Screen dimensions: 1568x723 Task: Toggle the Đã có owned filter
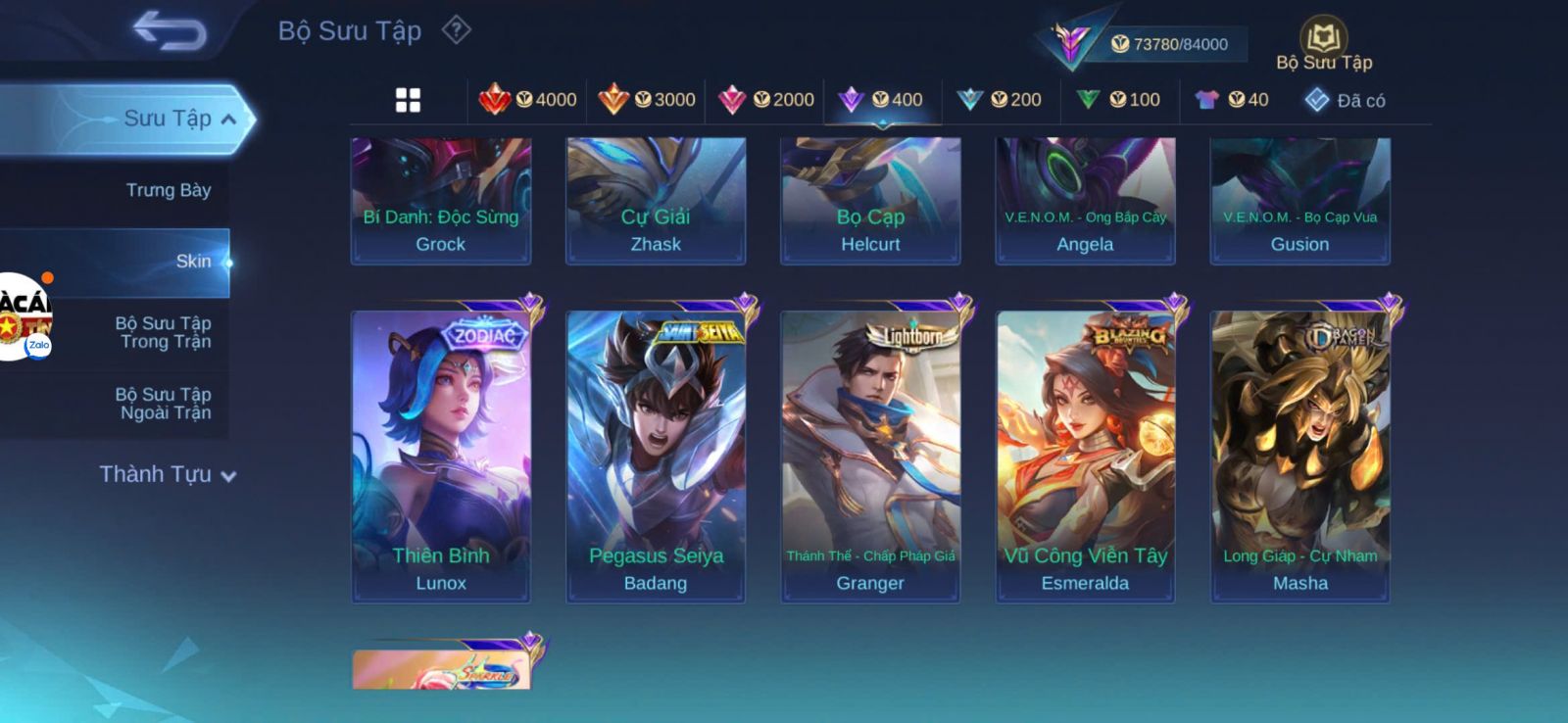pyautogui.click(x=1345, y=100)
